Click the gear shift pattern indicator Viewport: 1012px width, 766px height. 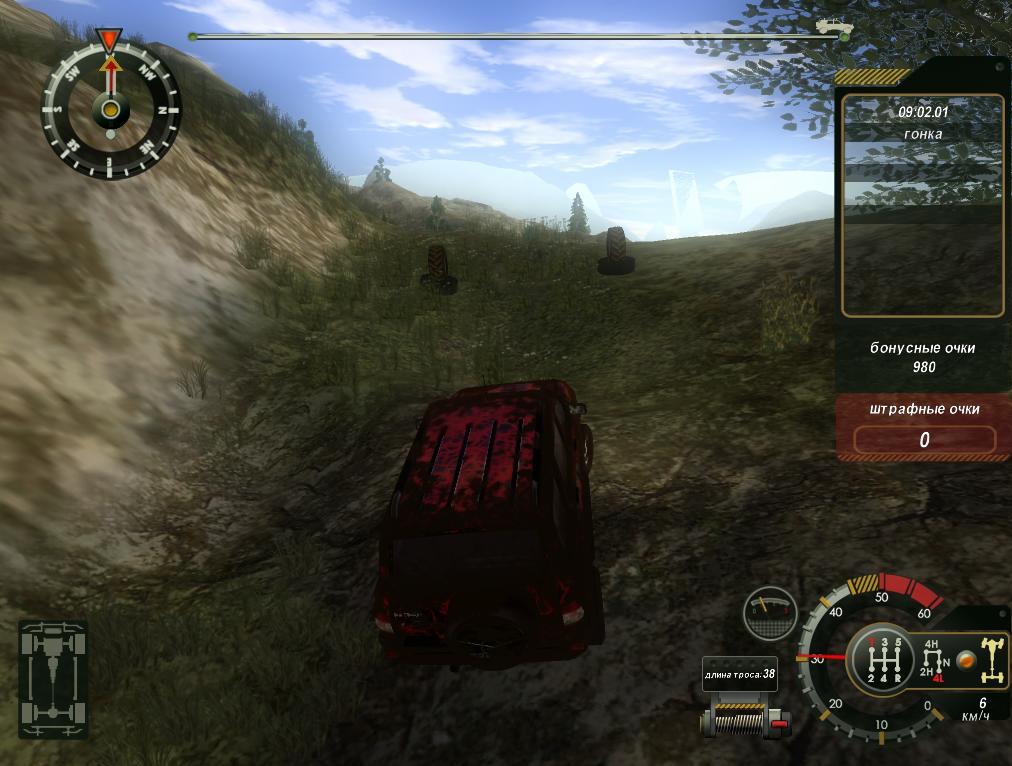click(880, 661)
